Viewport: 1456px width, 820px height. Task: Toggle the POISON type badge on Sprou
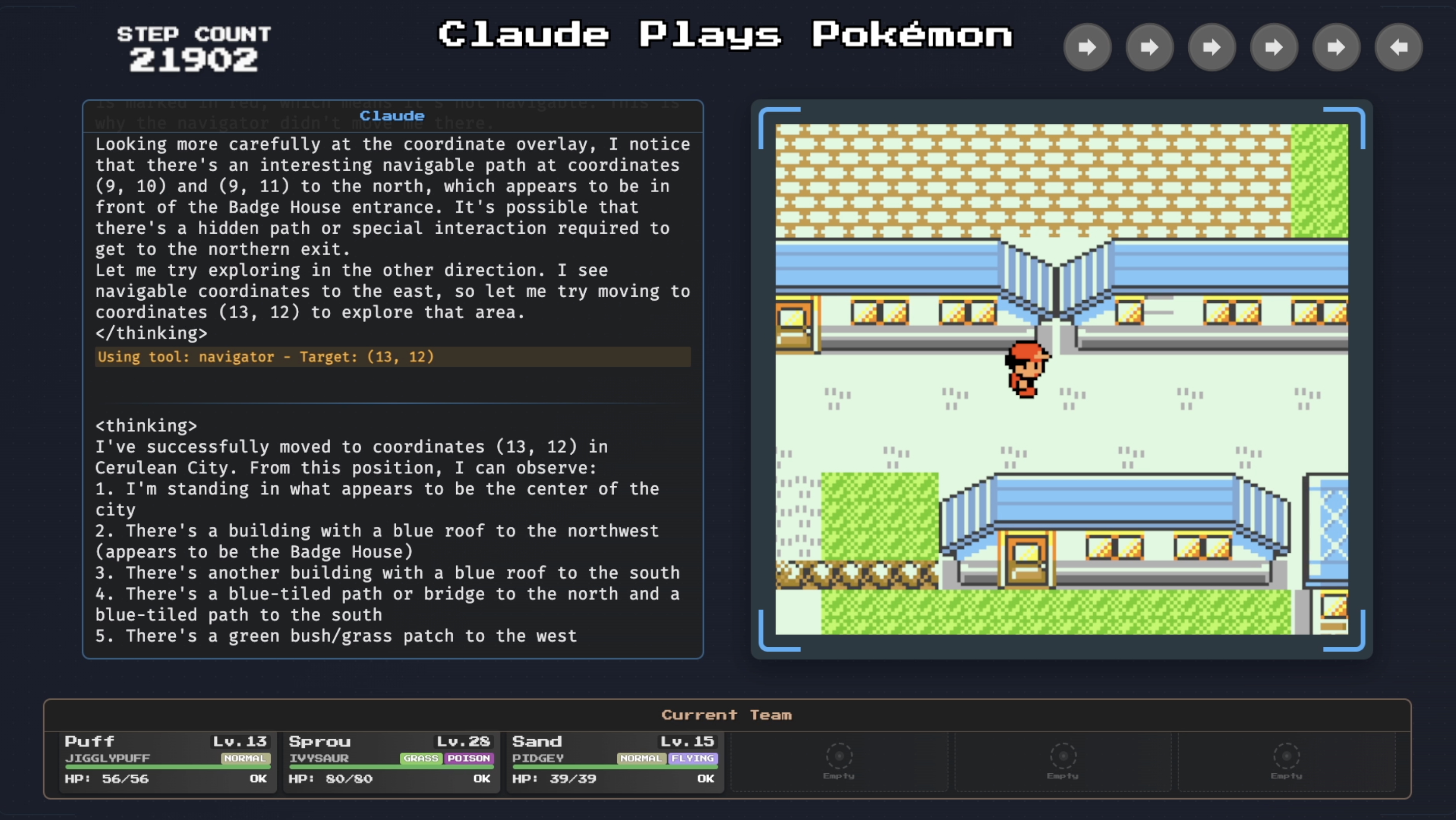point(470,759)
